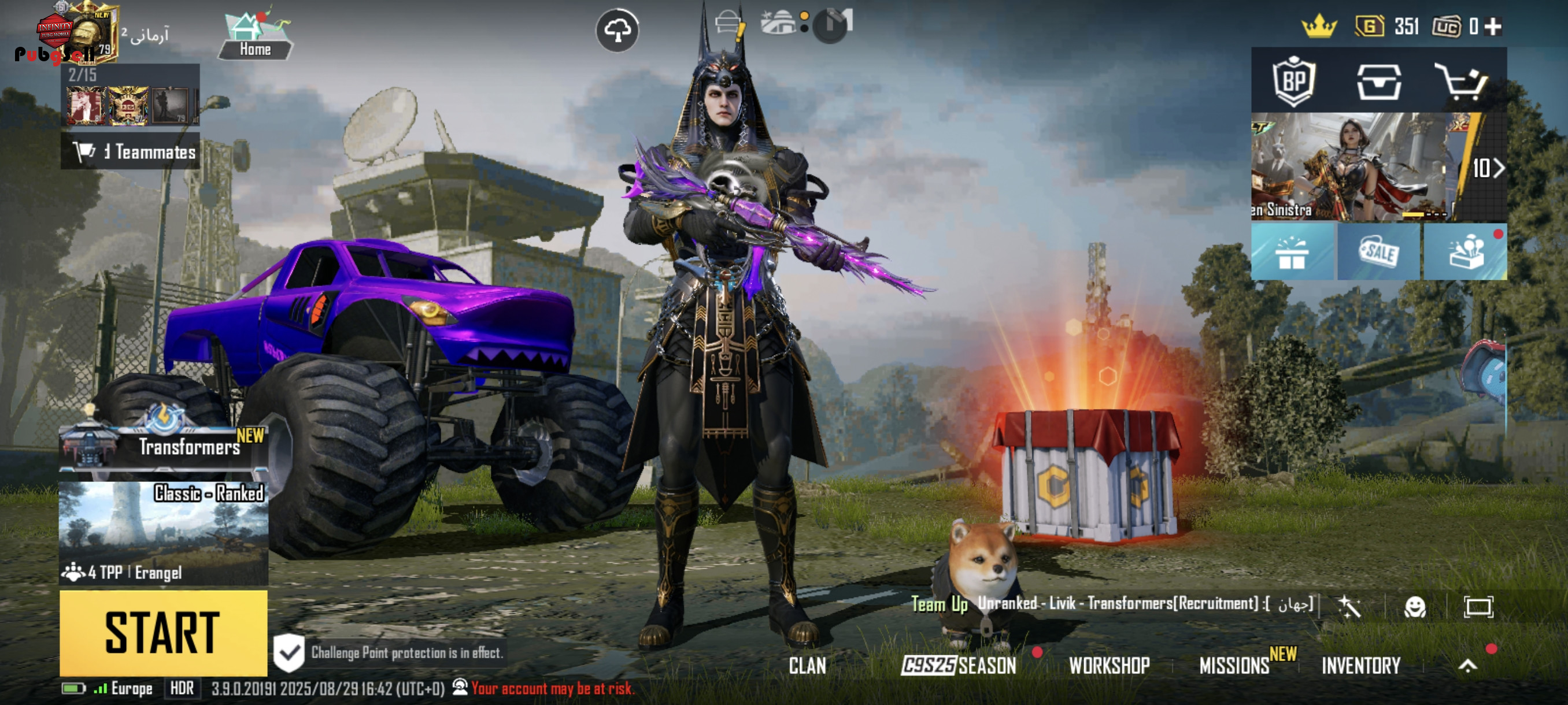1568x705 pixels.
Task: Tap the yellow START button
Action: [163, 633]
